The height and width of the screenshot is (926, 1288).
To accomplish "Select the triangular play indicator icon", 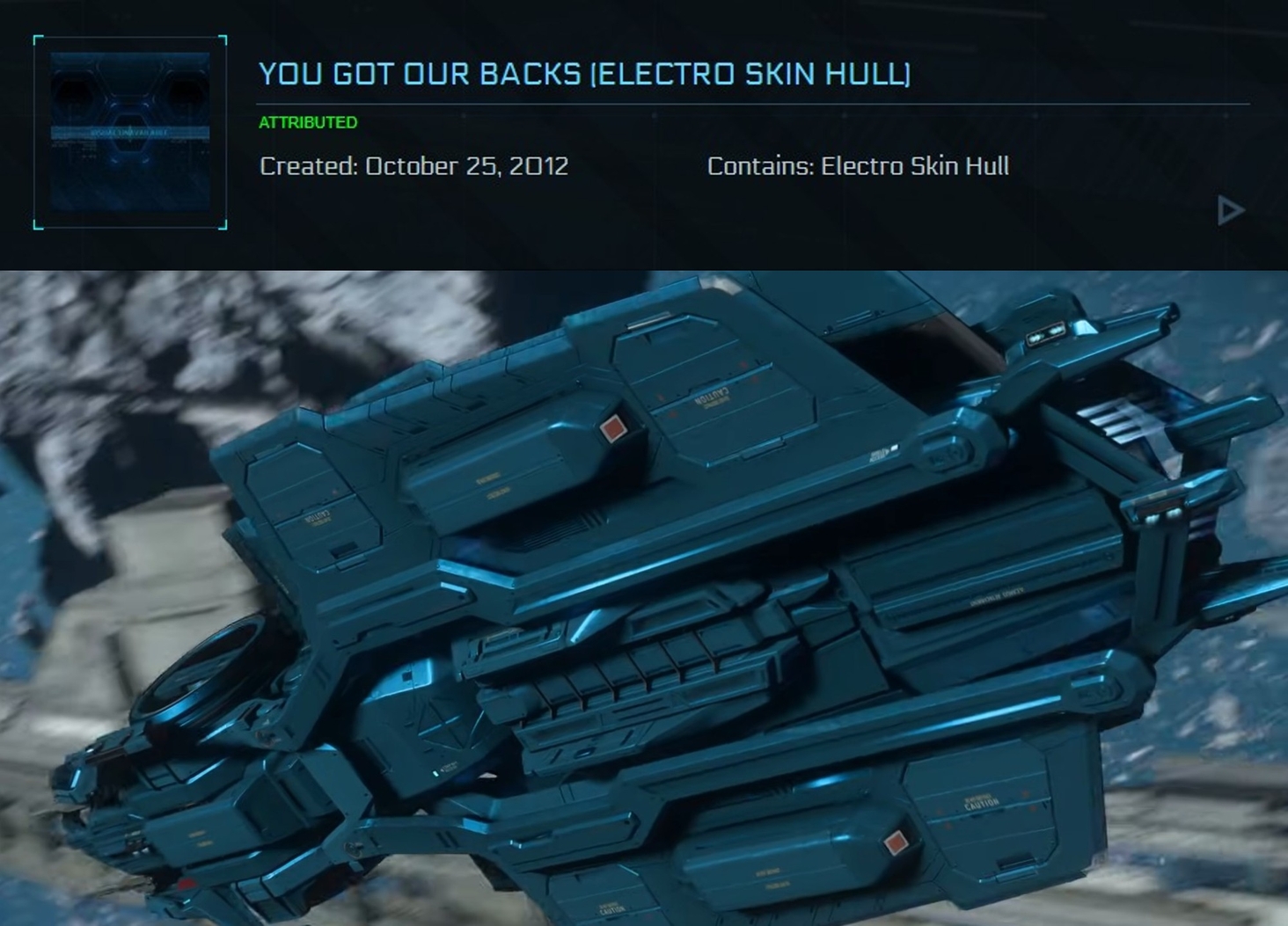I will point(1229,209).
